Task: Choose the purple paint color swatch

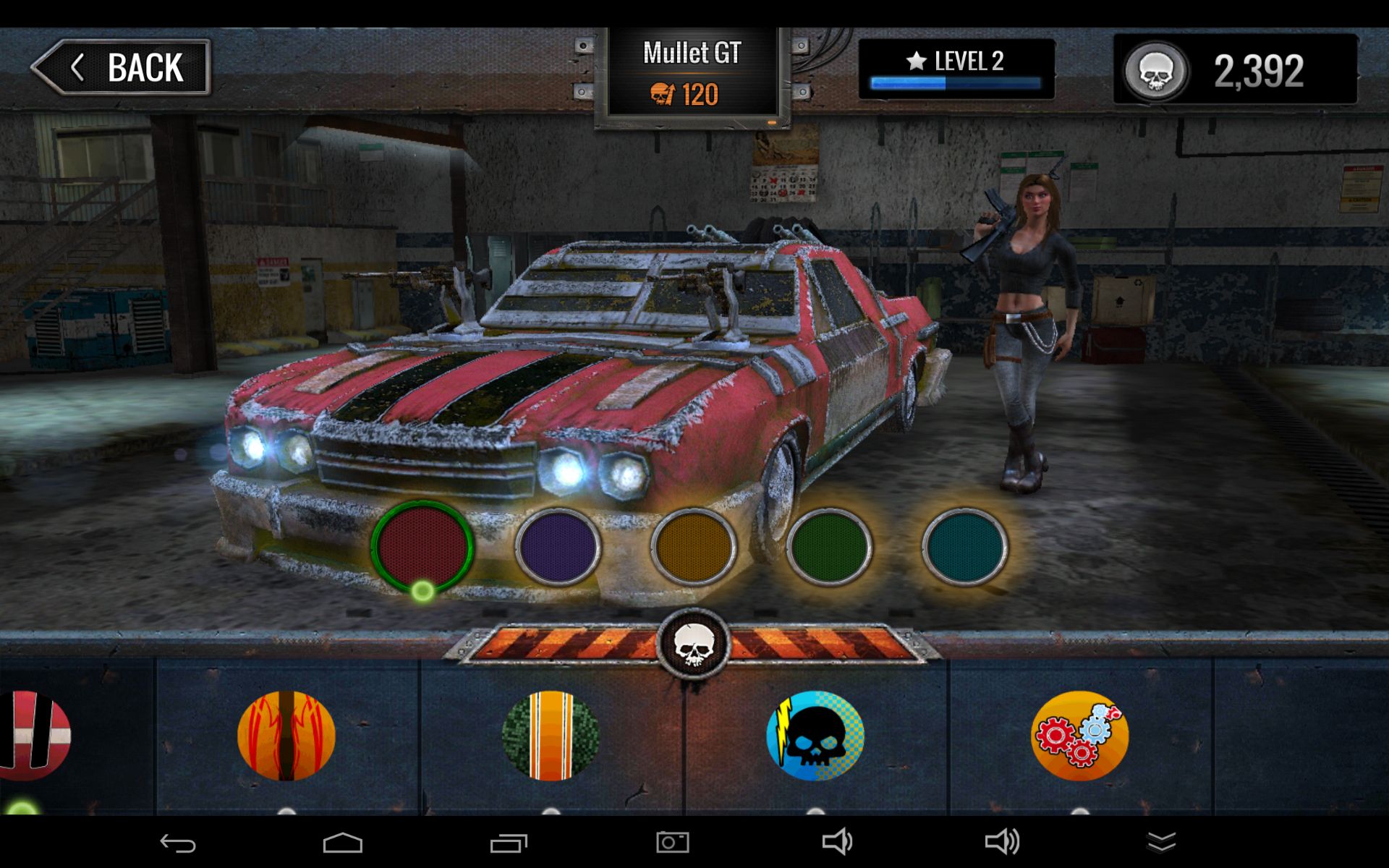Action: coord(558,546)
